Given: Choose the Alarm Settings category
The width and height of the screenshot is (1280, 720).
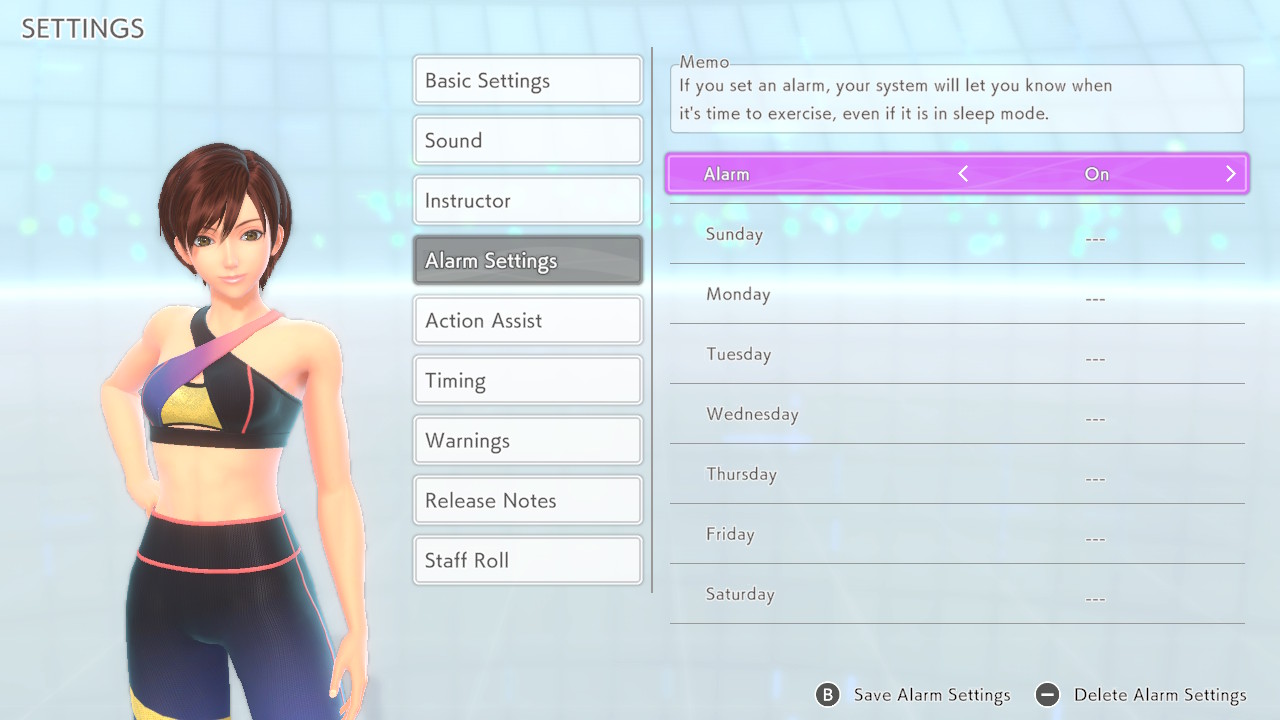Looking at the screenshot, I should [527, 261].
